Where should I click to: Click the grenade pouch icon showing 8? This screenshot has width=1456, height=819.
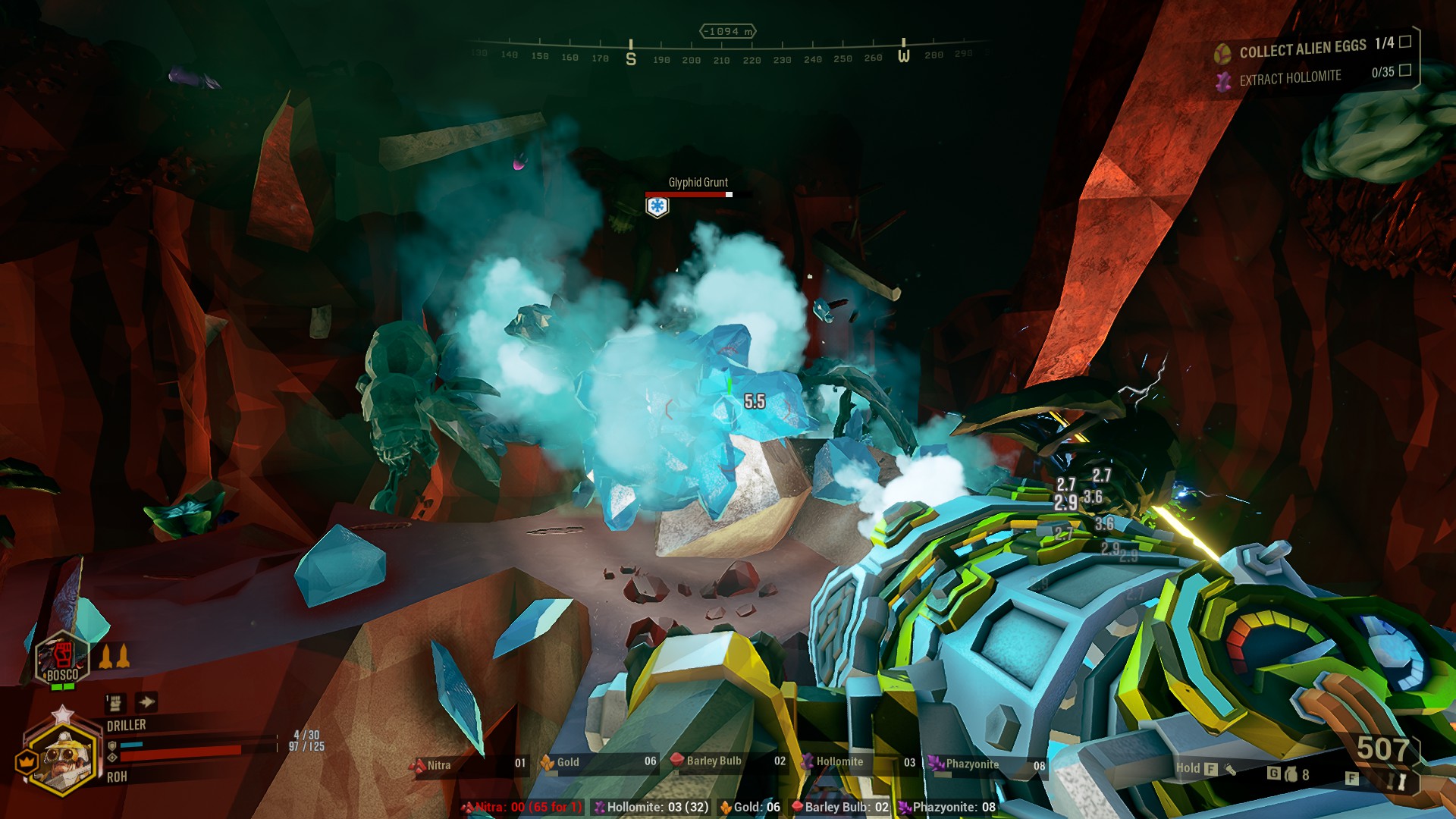pos(1291,773)
